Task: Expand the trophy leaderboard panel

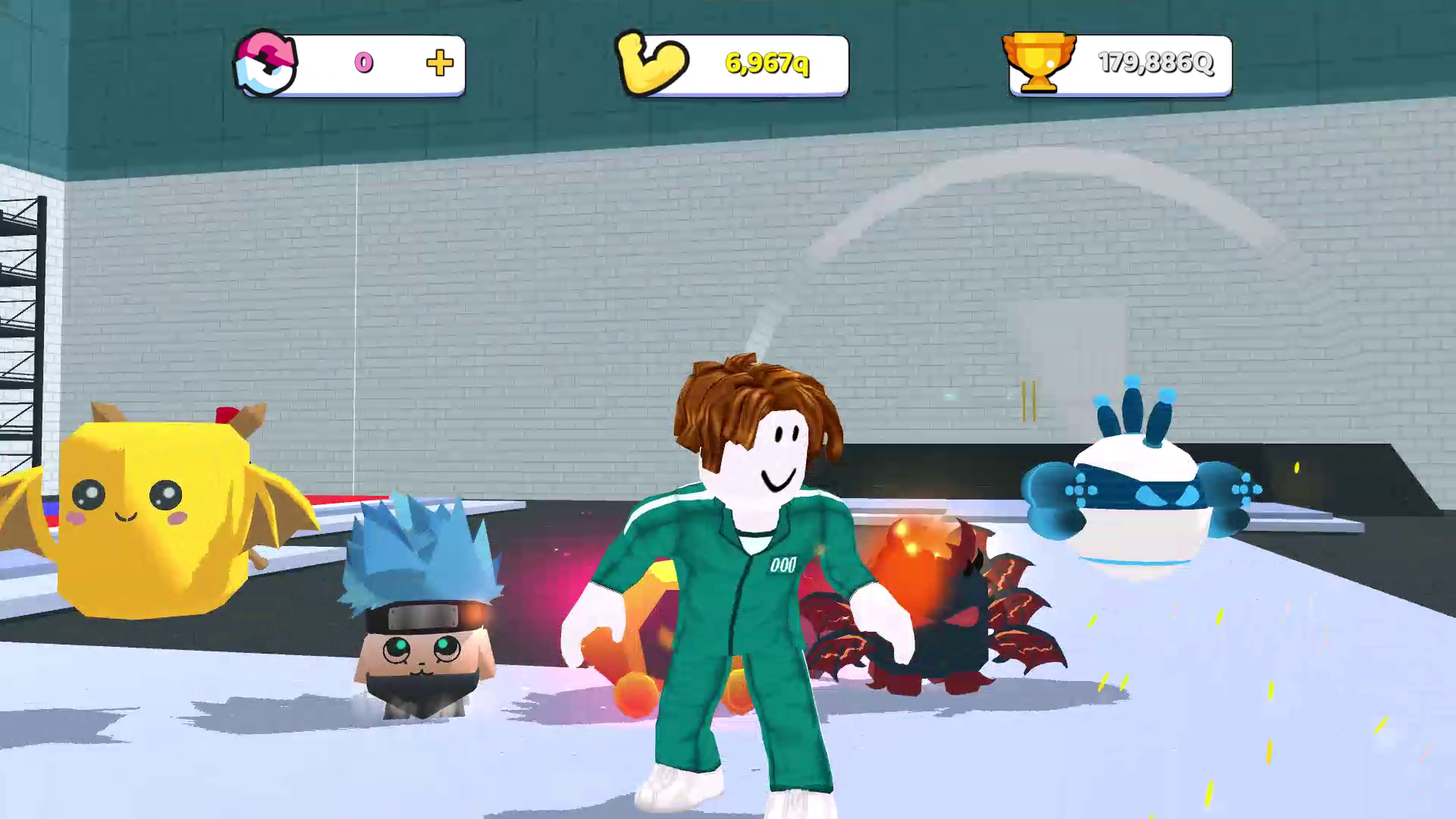Action: 1122,64
